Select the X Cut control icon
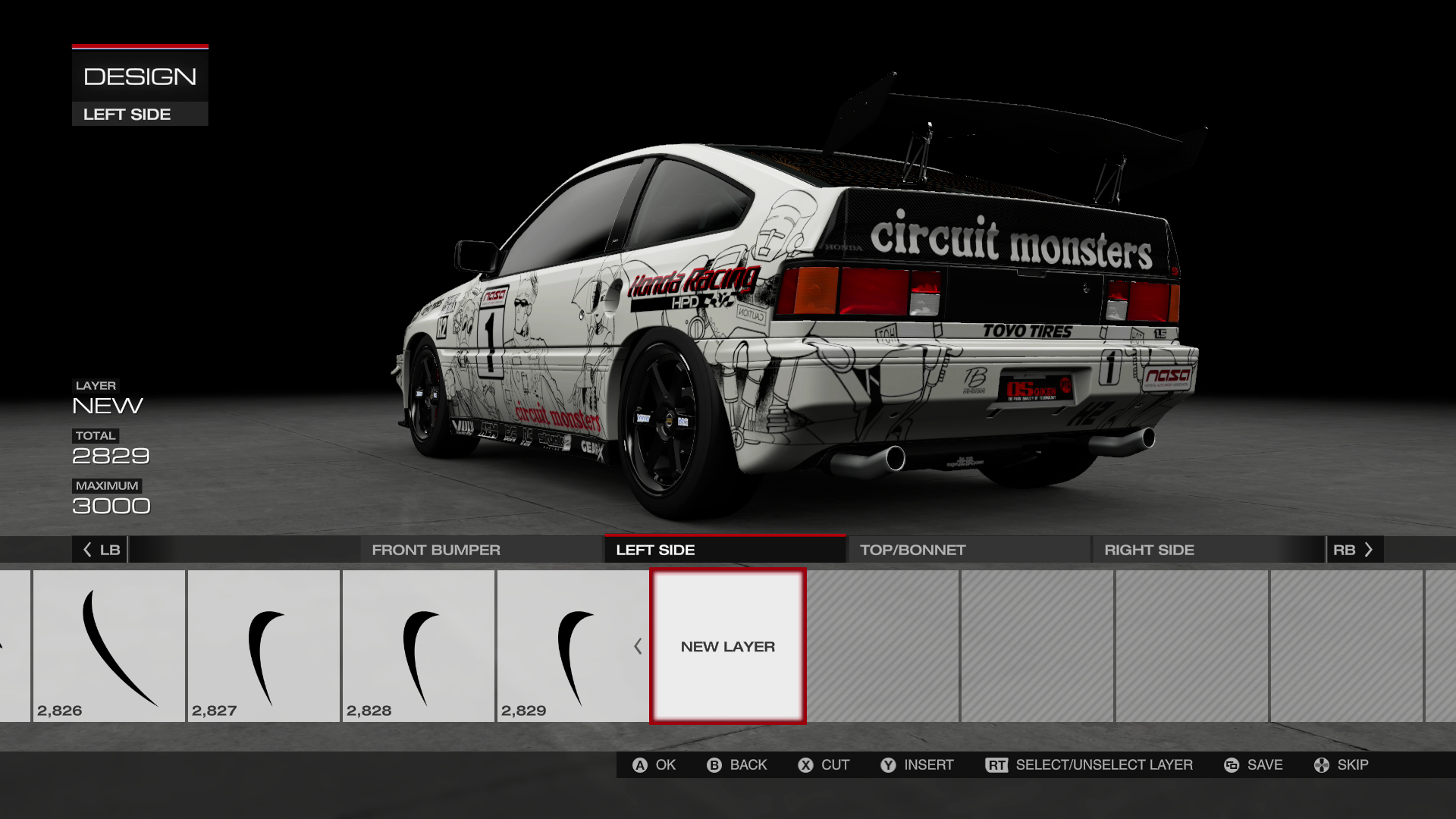 click(x=806, y=764)
